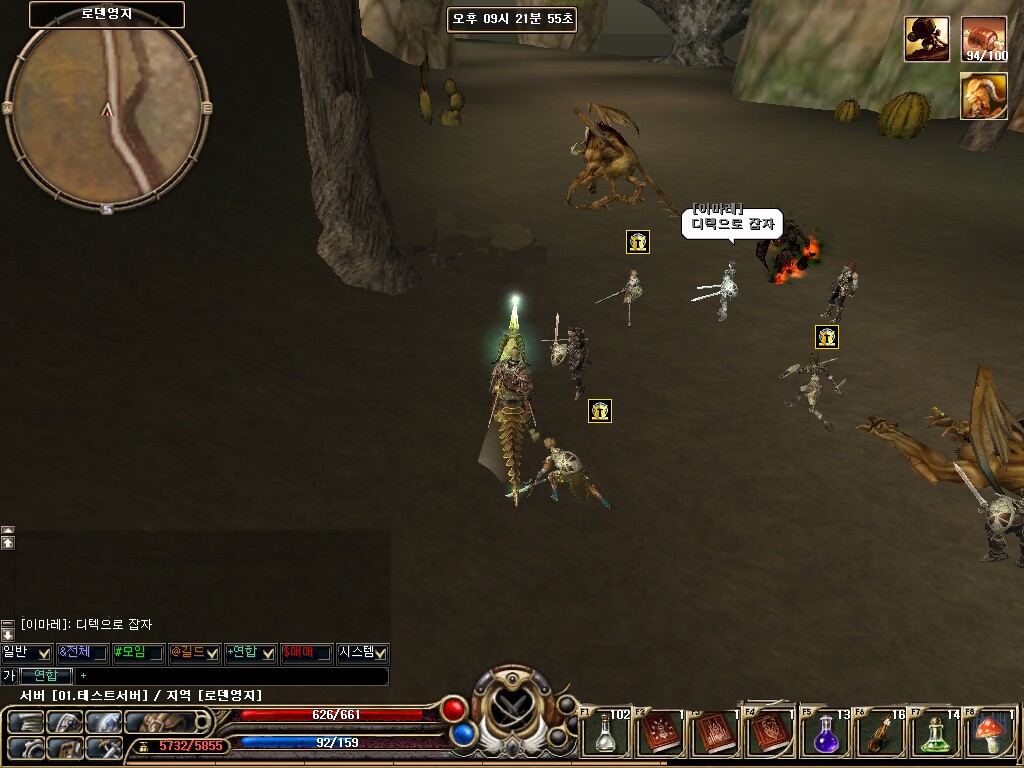The width and height of the screenshot is (1024, 768).
Task: Toggle the 시스템 system message filter
Action: [x=379, y=653]
